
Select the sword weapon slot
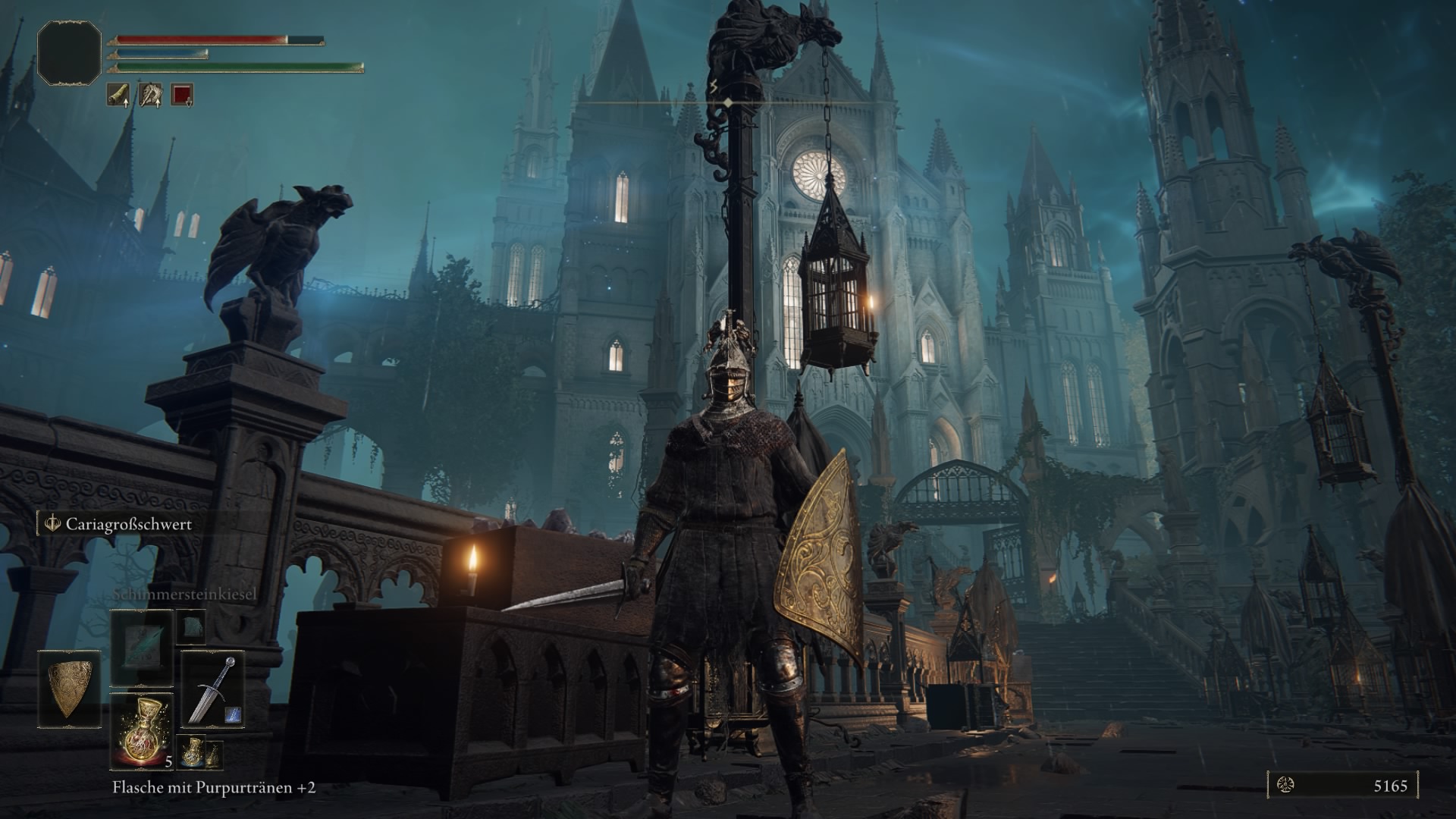pyautogui.click(x=213, y=689)
